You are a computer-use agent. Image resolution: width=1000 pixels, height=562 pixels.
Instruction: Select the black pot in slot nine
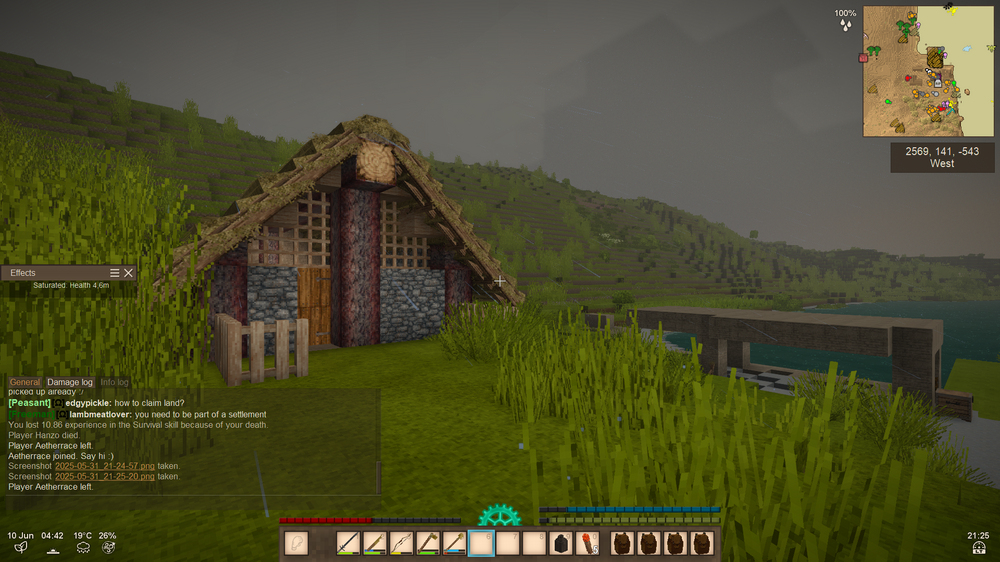(x=562, y=543)
